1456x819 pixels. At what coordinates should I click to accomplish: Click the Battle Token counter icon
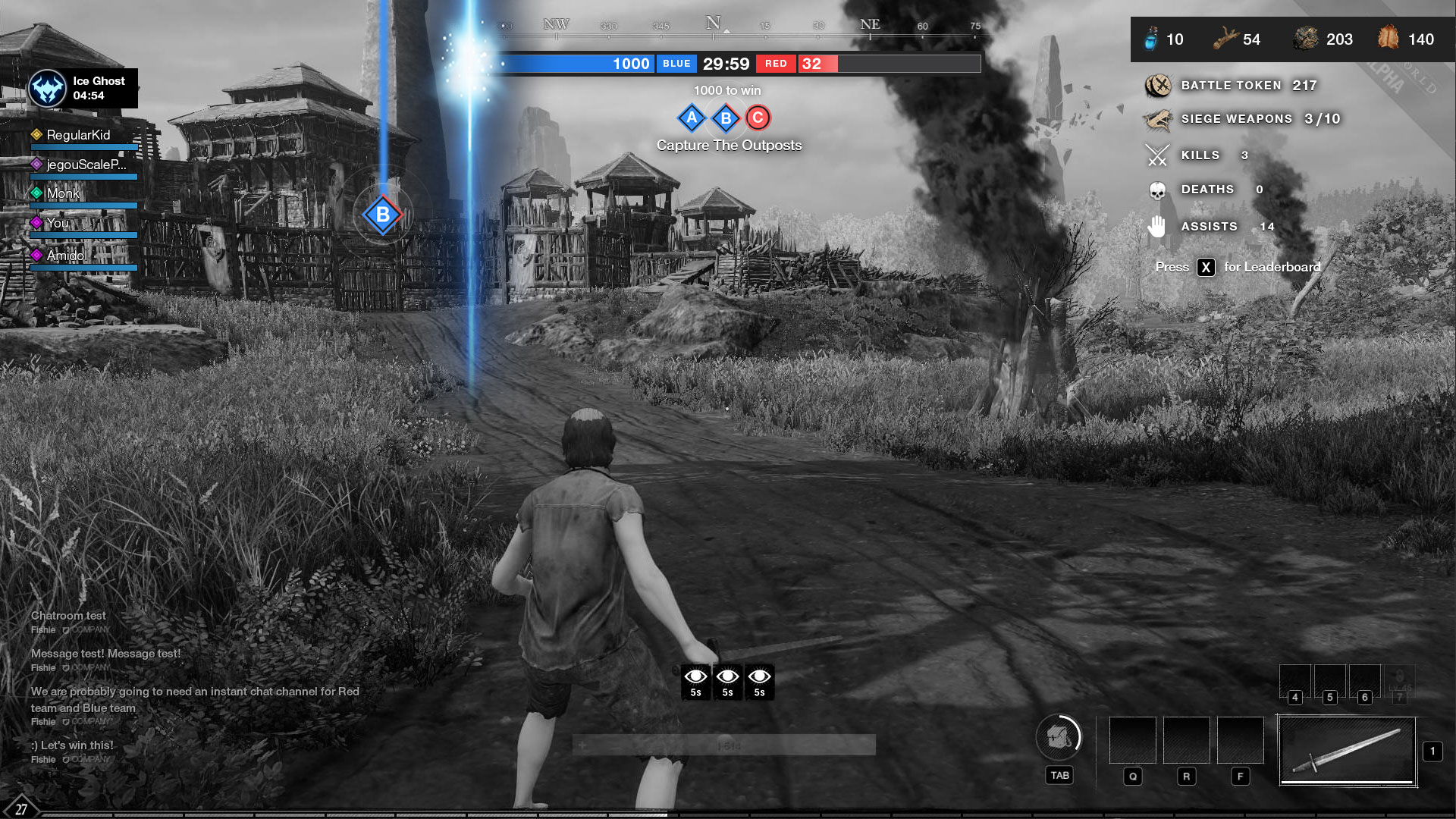click(1158, 86)
